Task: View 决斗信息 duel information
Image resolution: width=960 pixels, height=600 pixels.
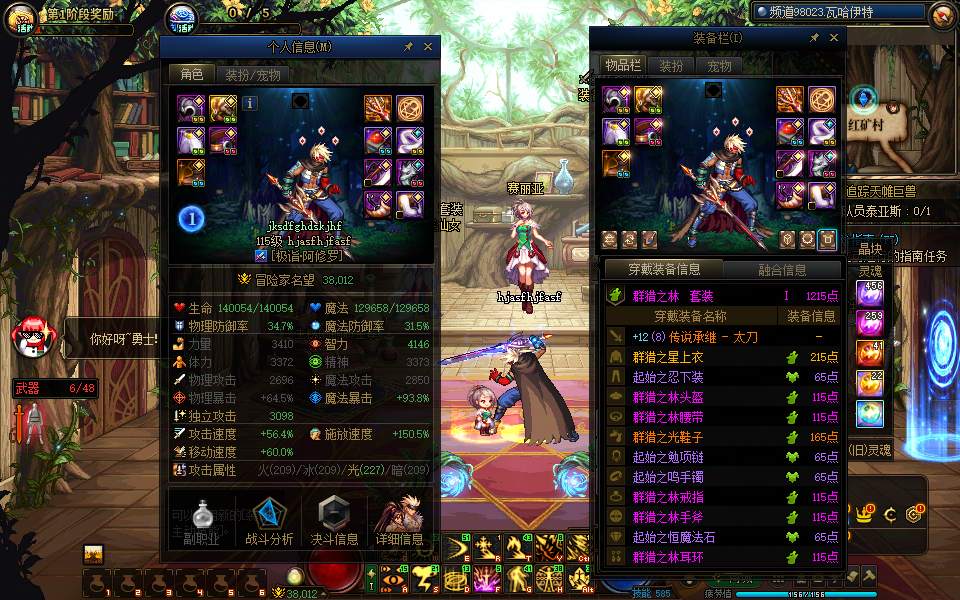Action: [x=334, y=521]
